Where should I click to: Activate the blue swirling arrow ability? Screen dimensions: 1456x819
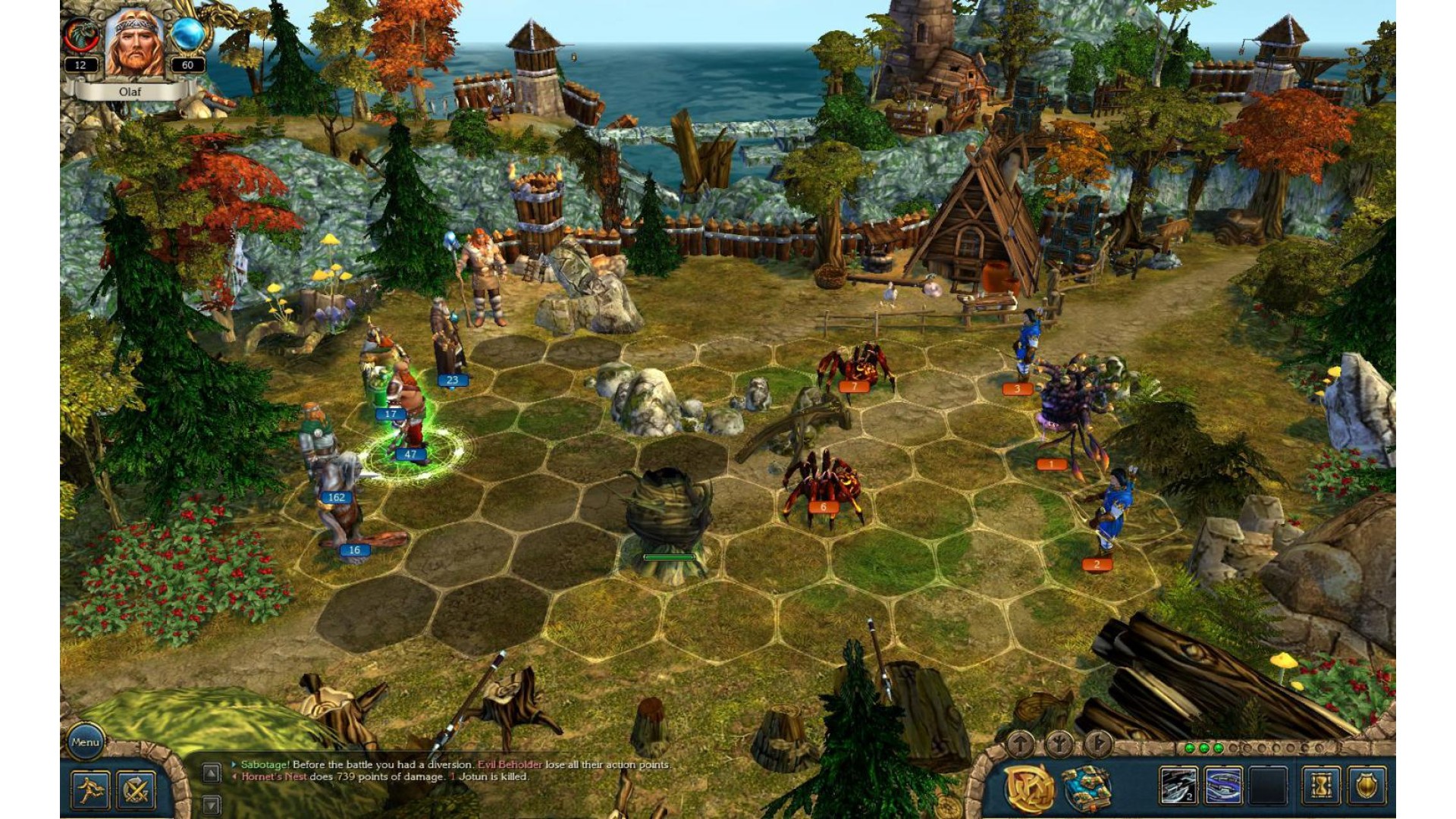(x=1223, y=786)
